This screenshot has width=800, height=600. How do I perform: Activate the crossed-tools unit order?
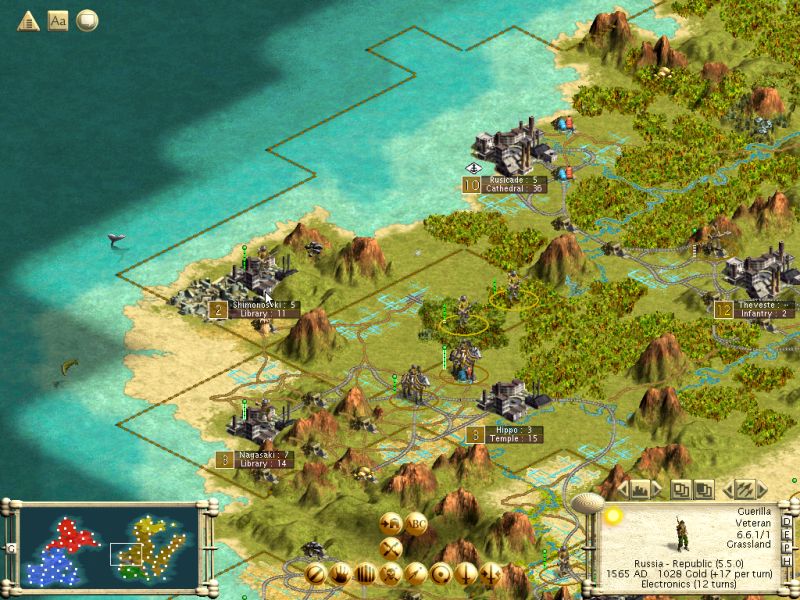(x=390, y=547)
